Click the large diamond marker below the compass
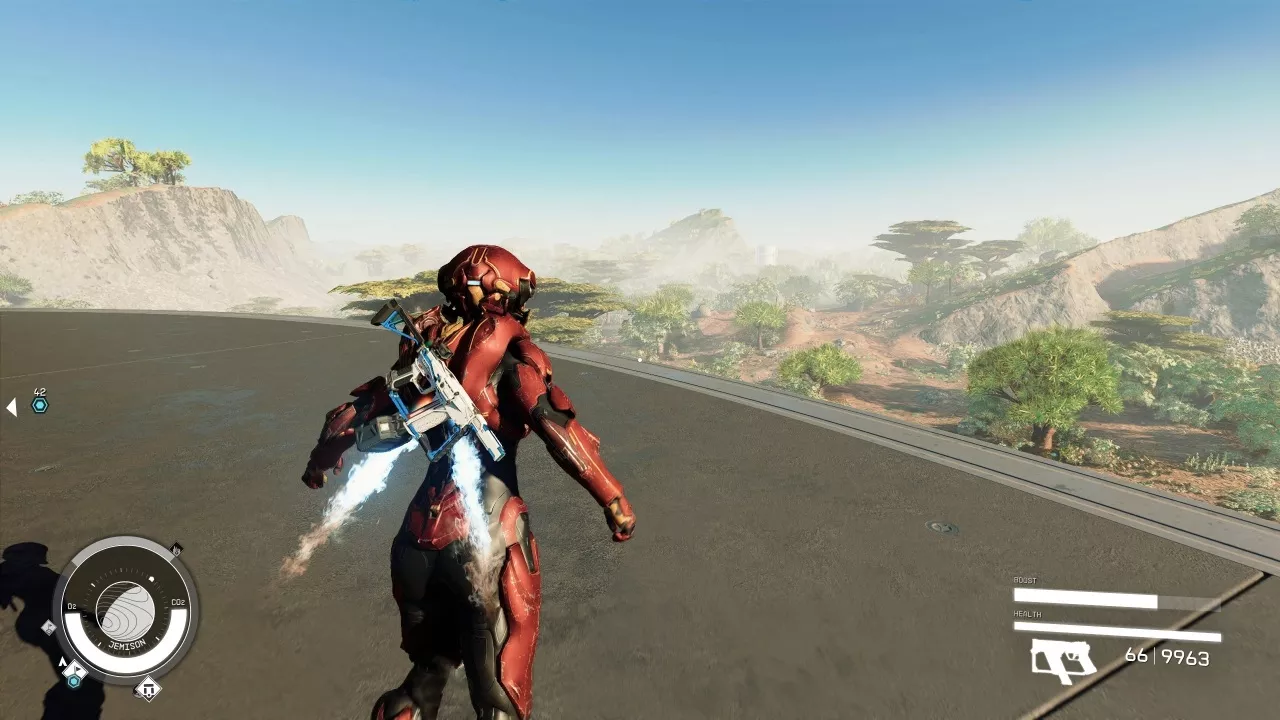1280x720 pixels. pyautogui.click(x=148, y=688)
